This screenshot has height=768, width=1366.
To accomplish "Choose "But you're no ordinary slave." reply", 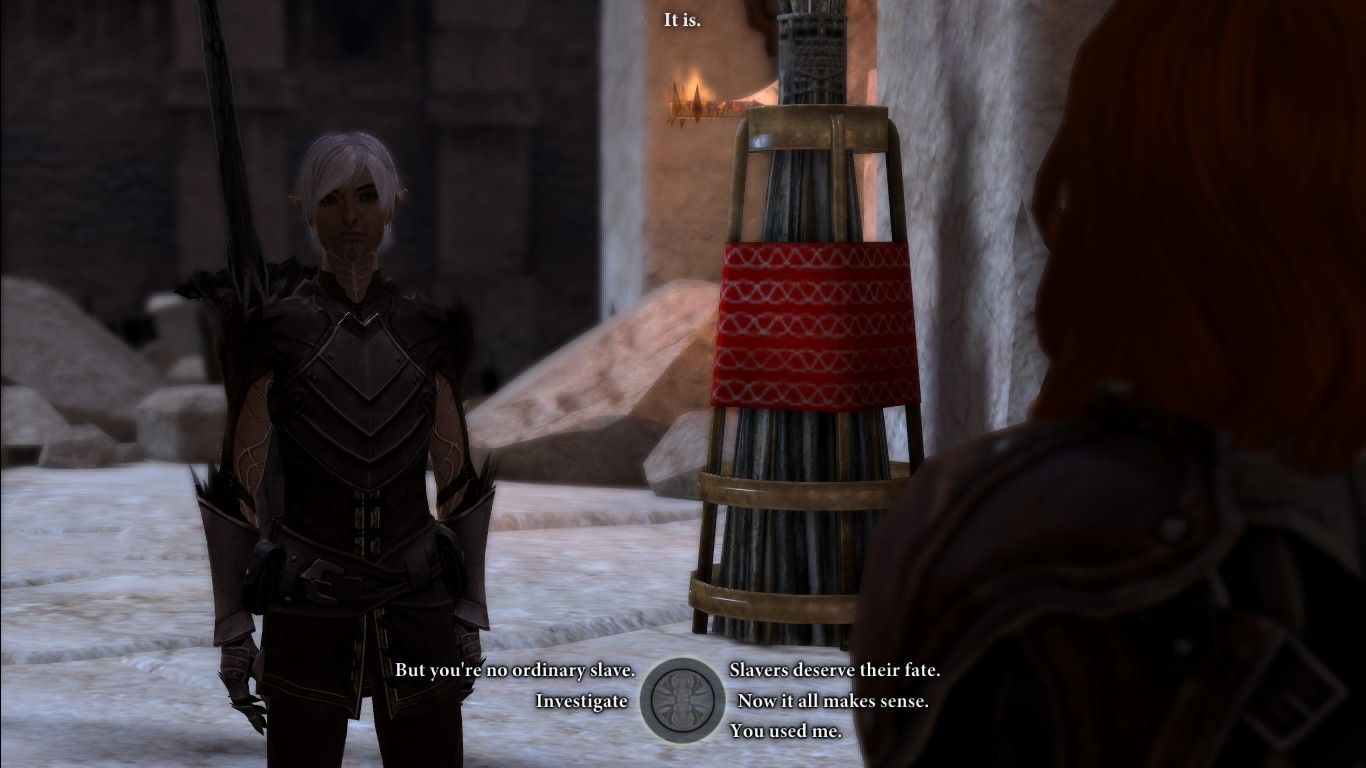I will 515,670.
